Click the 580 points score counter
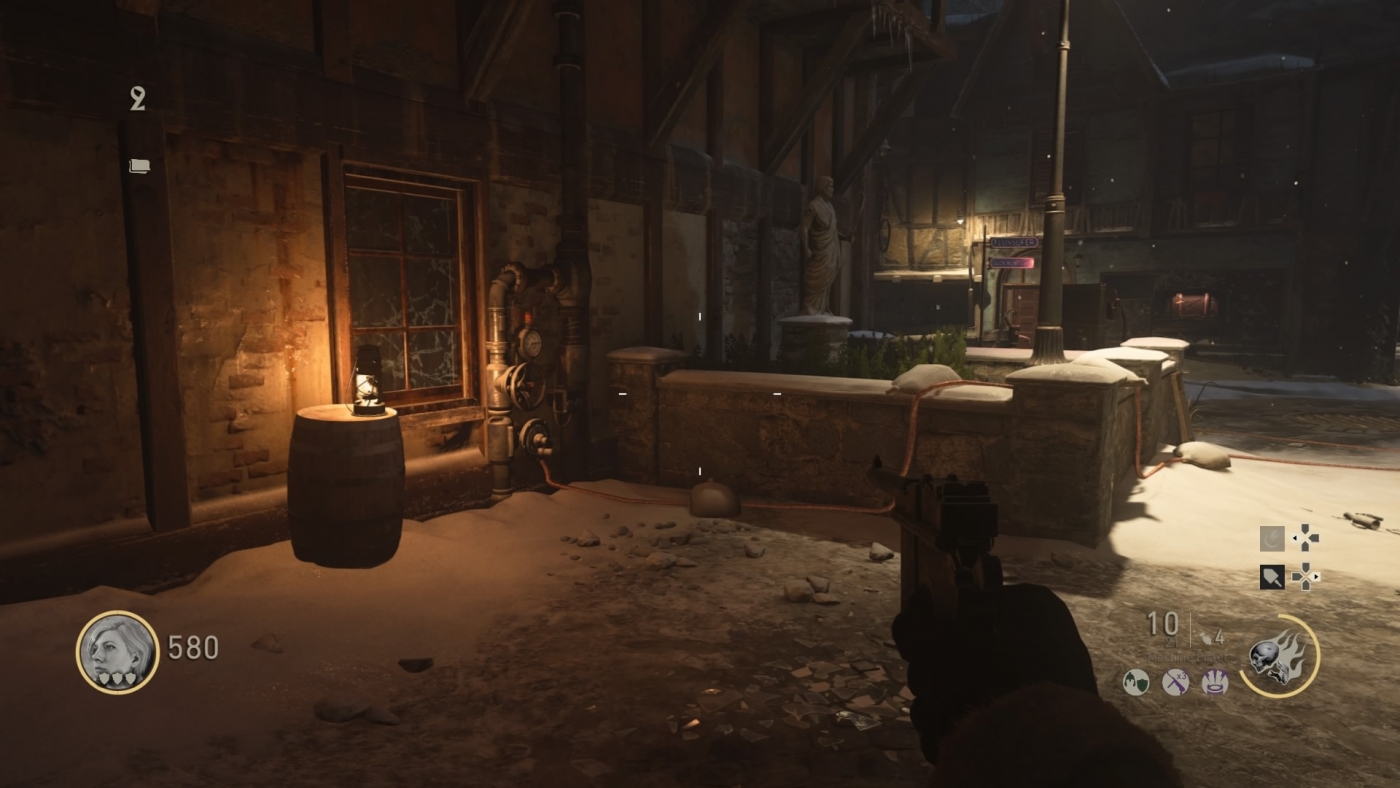 (x=193, y=648)
